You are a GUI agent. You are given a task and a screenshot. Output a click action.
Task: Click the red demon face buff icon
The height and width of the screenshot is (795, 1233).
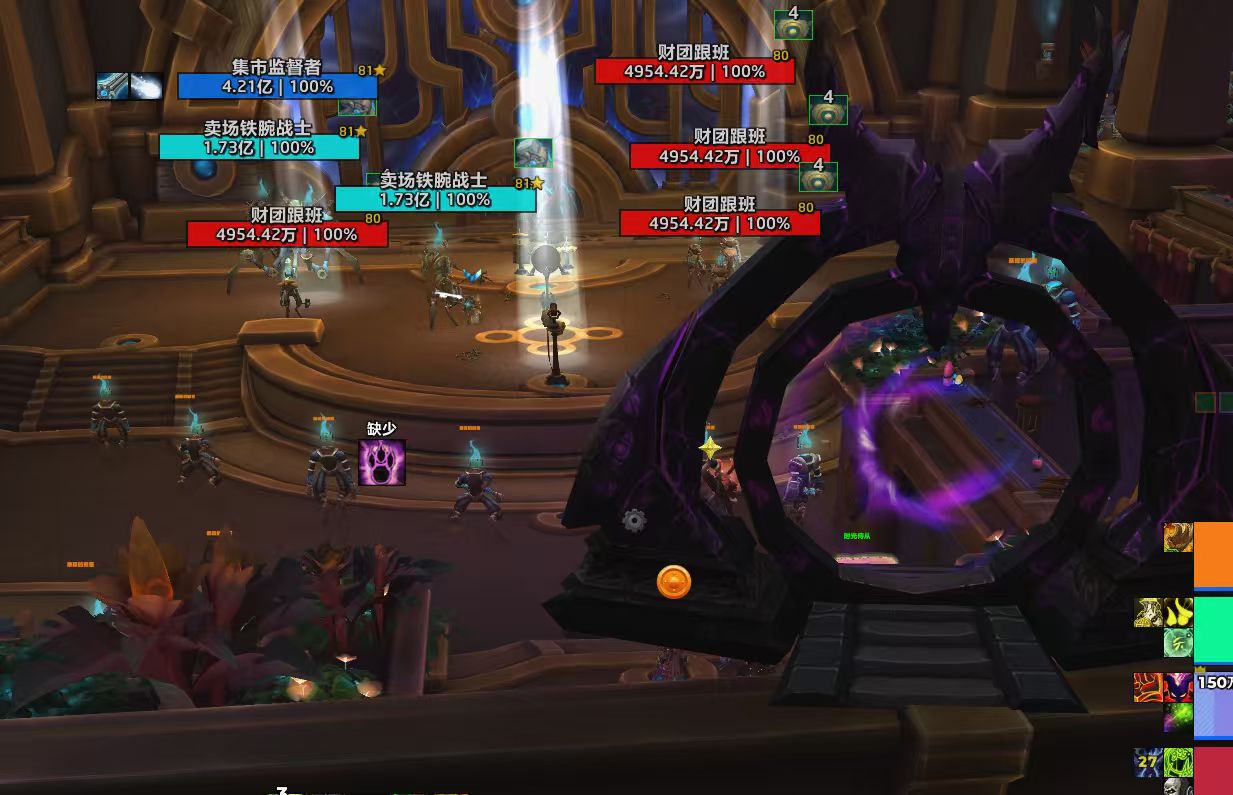coord(1178,687)
